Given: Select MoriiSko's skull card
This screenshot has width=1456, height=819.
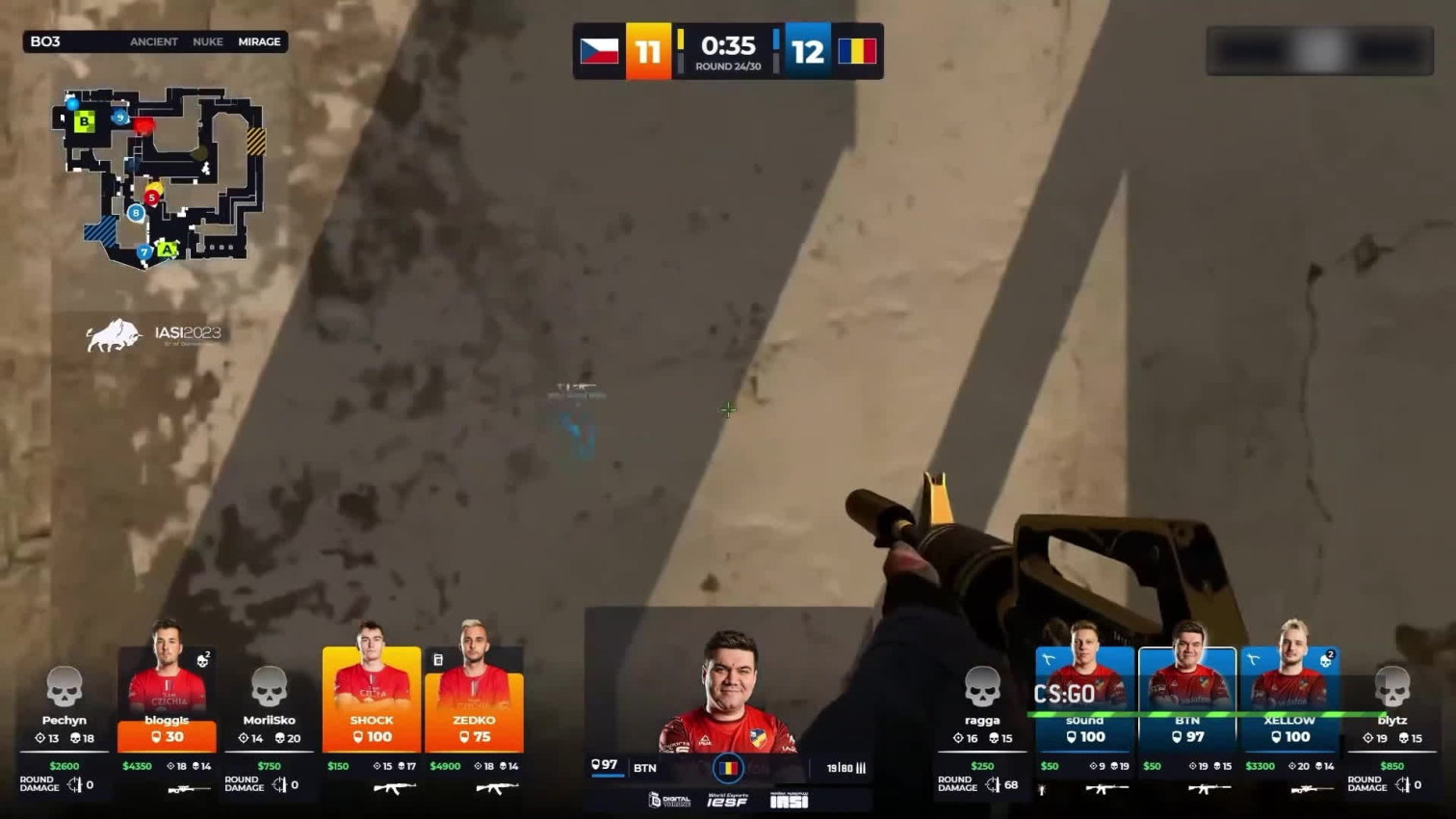Looking at the screenshot, I should tap(269, 688).
